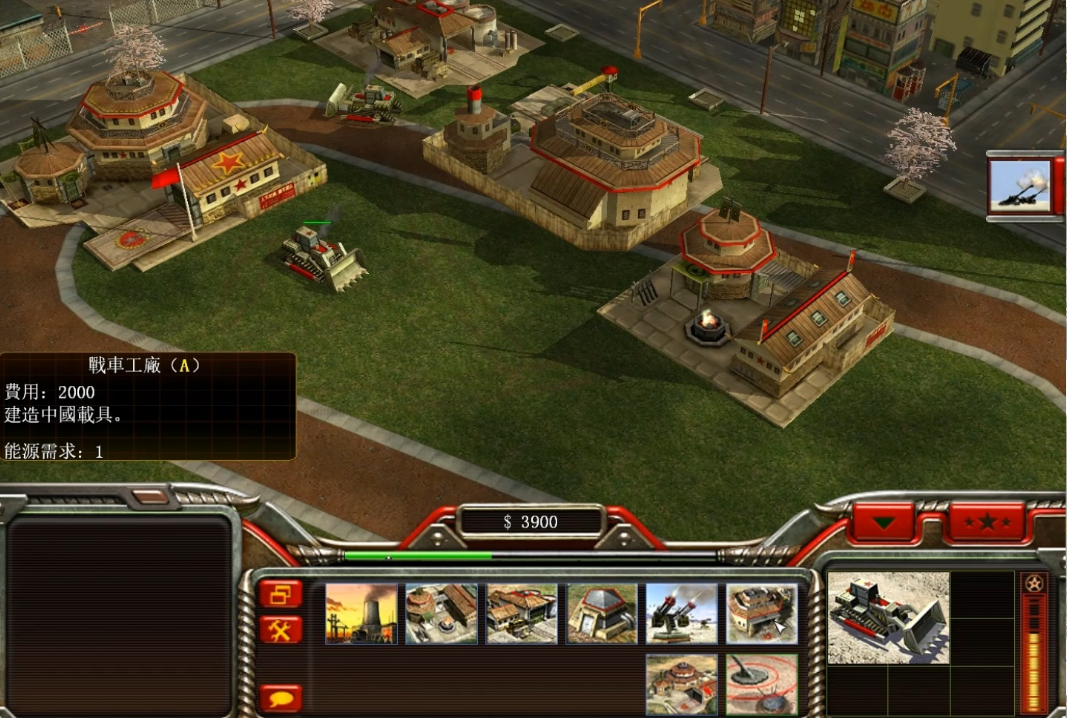Open the speech bubble chat button

(x=281, y=697)
